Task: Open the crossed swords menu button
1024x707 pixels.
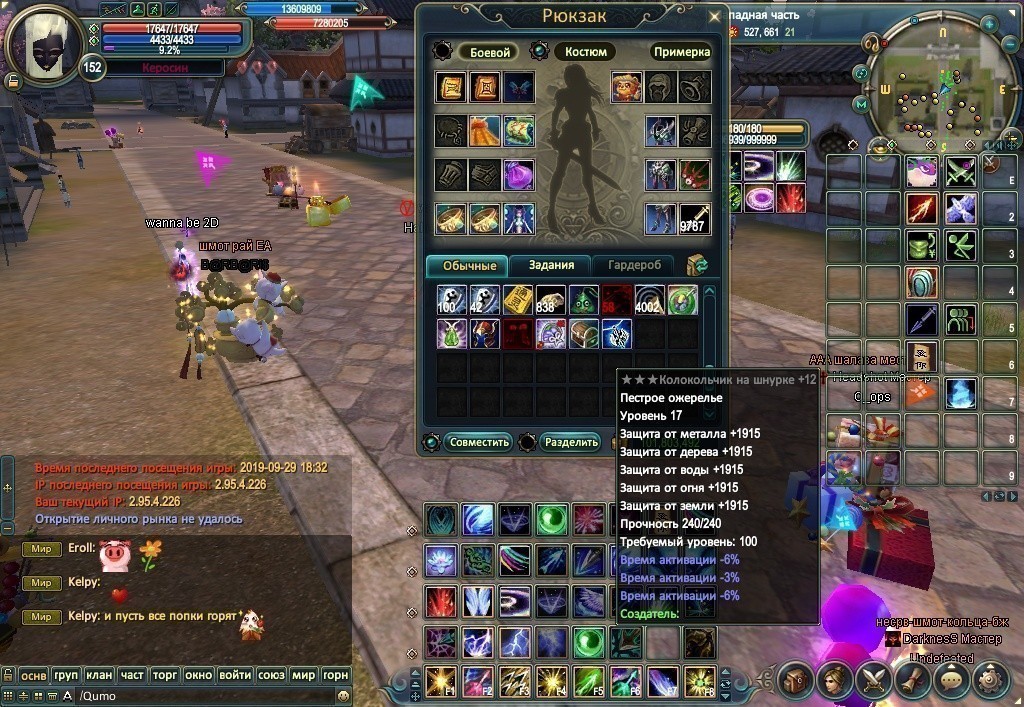Action: pyautogui.click(x=873, y=681)
